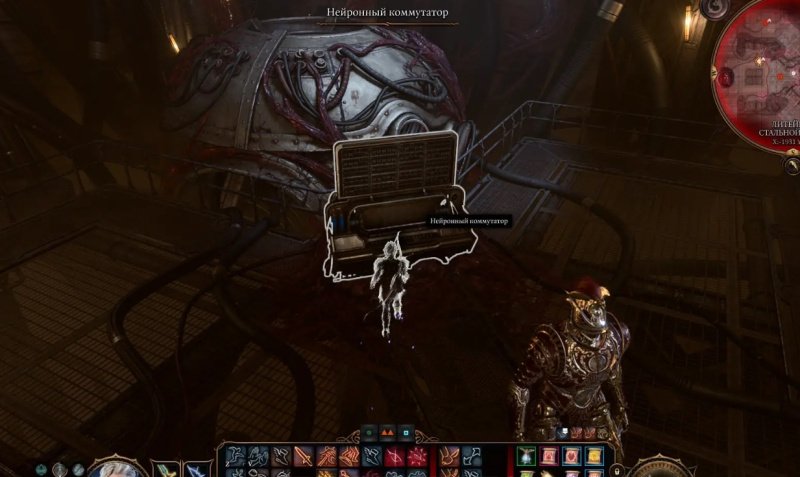Use the sword attack action in hotbar
This screenshot has height=477, width=800.
click(301, 457)
